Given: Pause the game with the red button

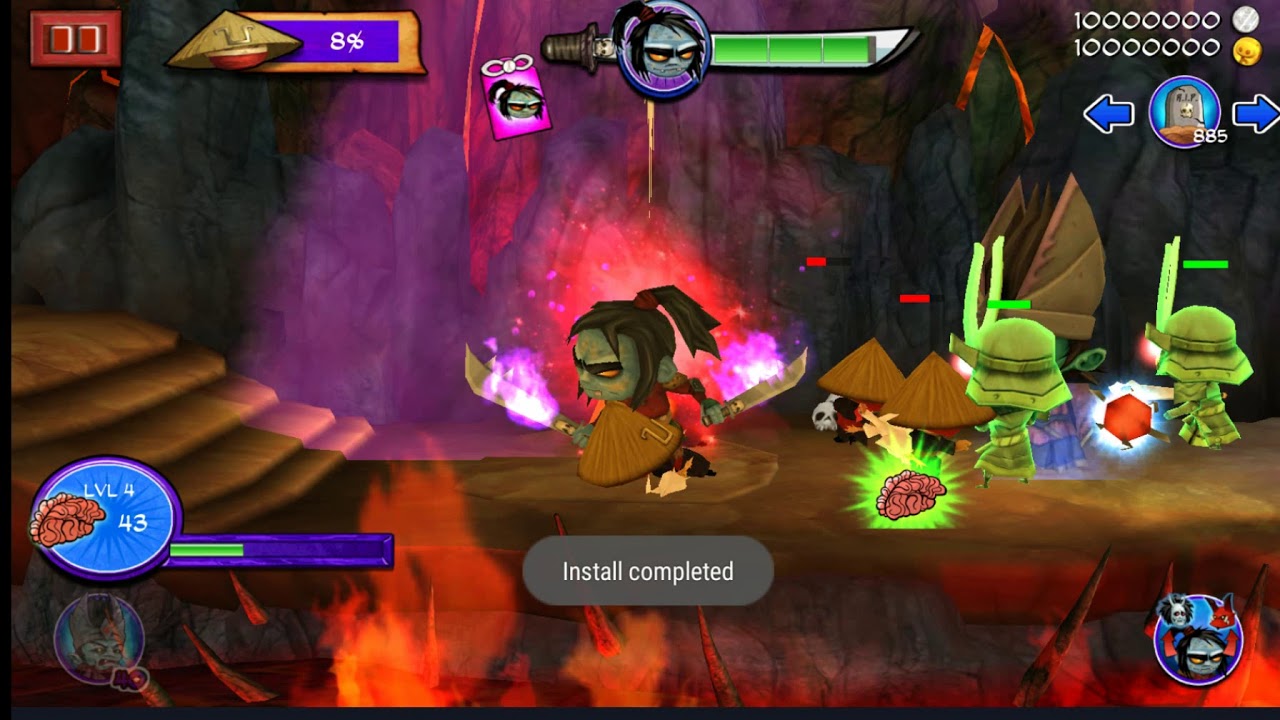Looking at the screenshot, I should pyautogui.click(x=75, y=39).
